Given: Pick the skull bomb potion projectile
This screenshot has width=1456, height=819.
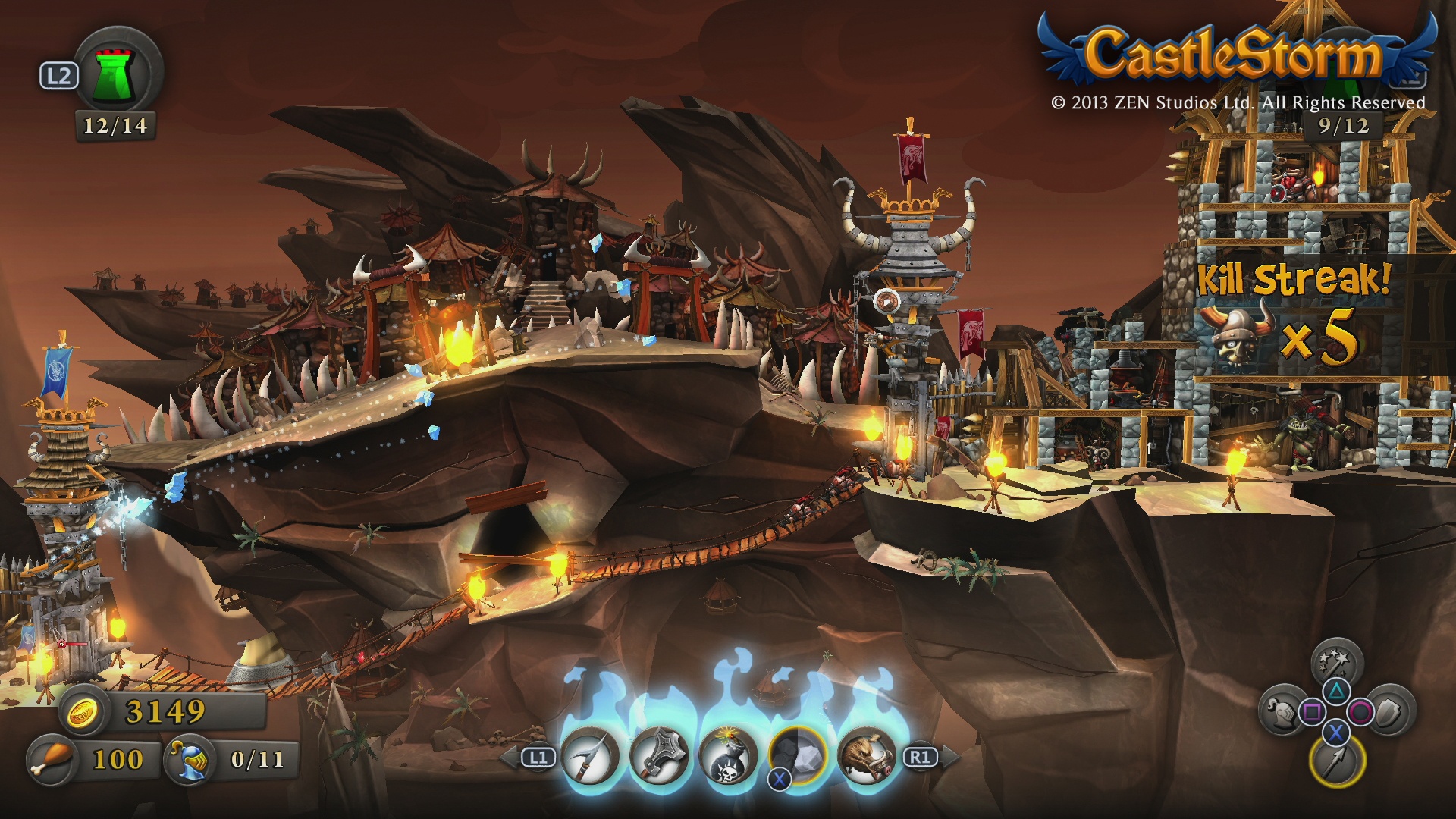Looking at the screenshot, I should [x=728, y=756].
